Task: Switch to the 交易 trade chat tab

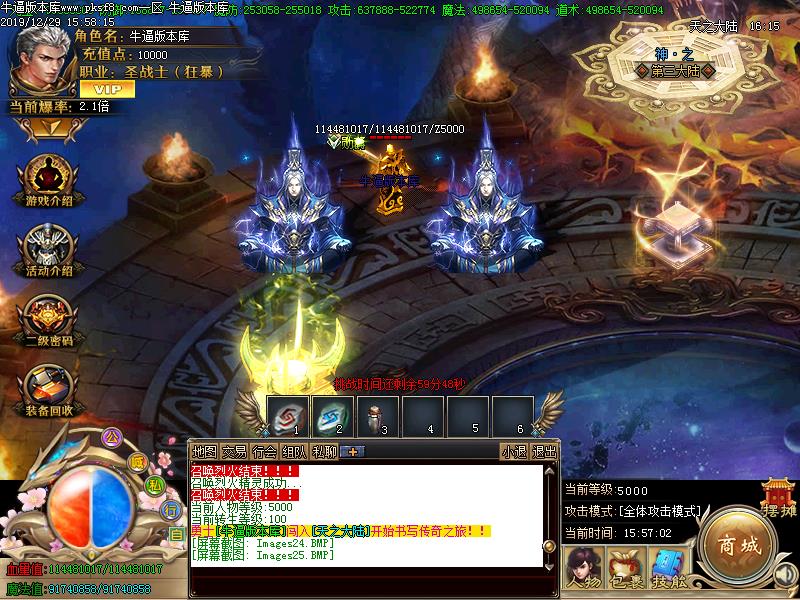Action: [234, 451]
